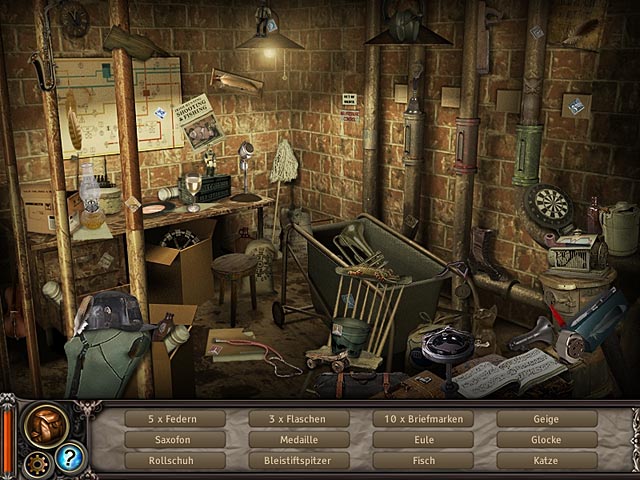Select the '5 x Federn' list entry

[x=175, y=419]
